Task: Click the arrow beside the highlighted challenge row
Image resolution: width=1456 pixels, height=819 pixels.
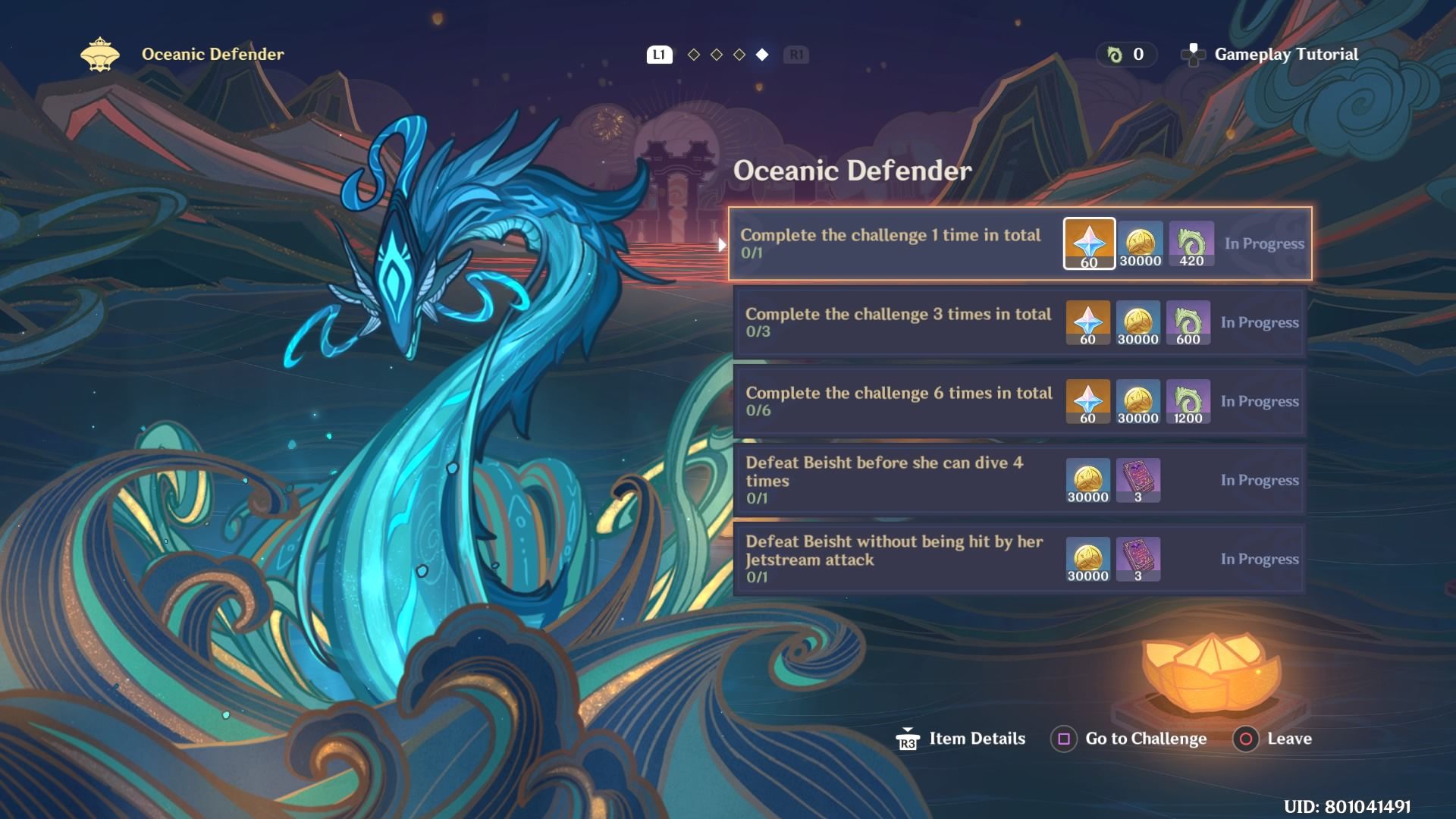Action: [x=720, y=243]
